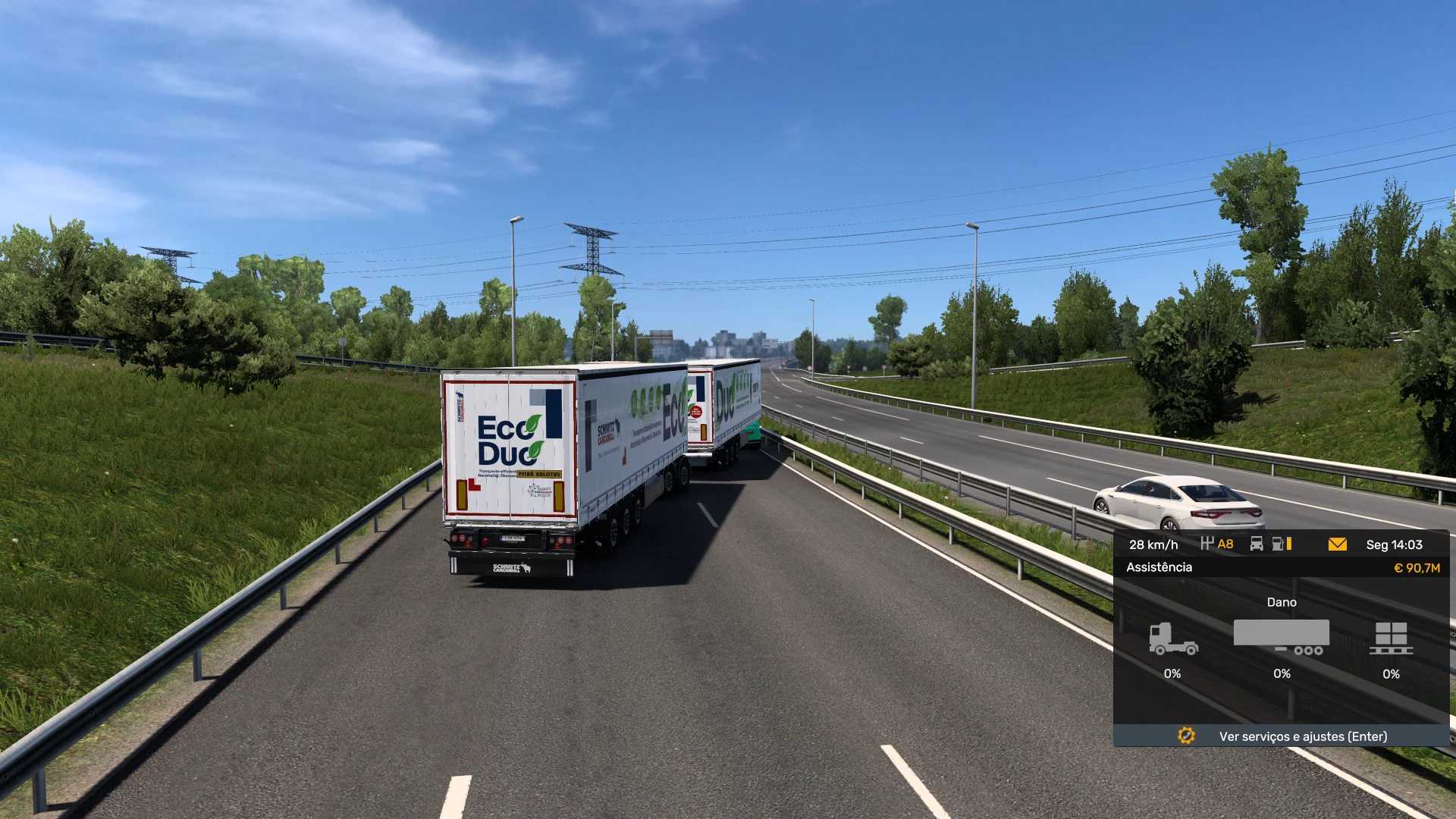The height and width of the screenshot is (819, 1456).
Task: Select the trailer damage icon
Action: [1281, 637]
